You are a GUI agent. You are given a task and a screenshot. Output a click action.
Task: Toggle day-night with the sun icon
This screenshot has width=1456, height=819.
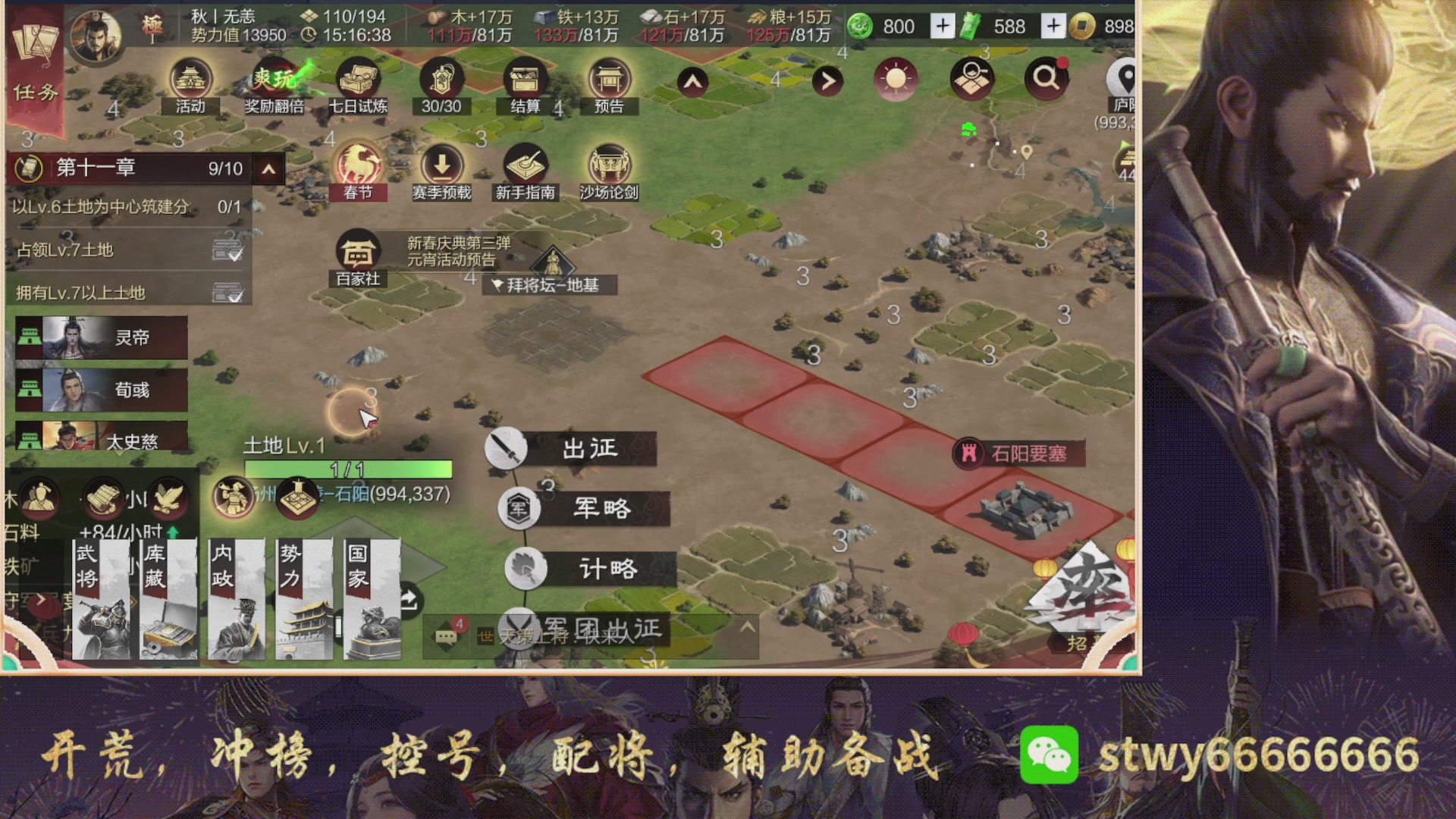pyautogui.click(x=896, y=78)
